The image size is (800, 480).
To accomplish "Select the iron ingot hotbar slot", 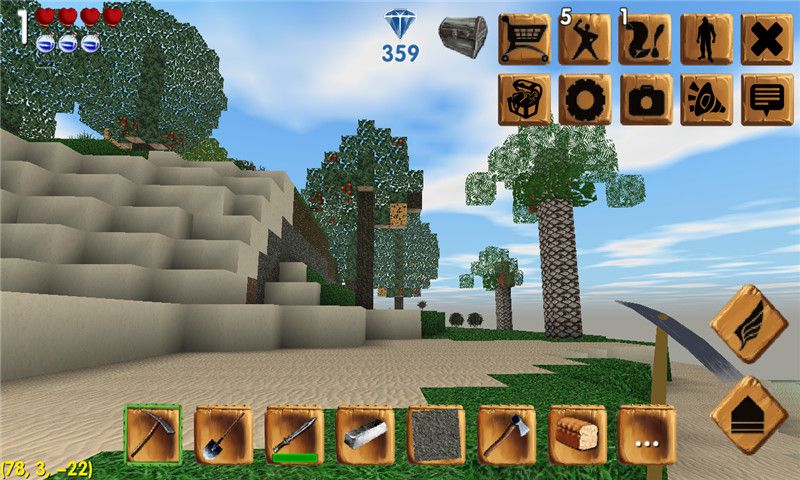I will click(365, 434).
